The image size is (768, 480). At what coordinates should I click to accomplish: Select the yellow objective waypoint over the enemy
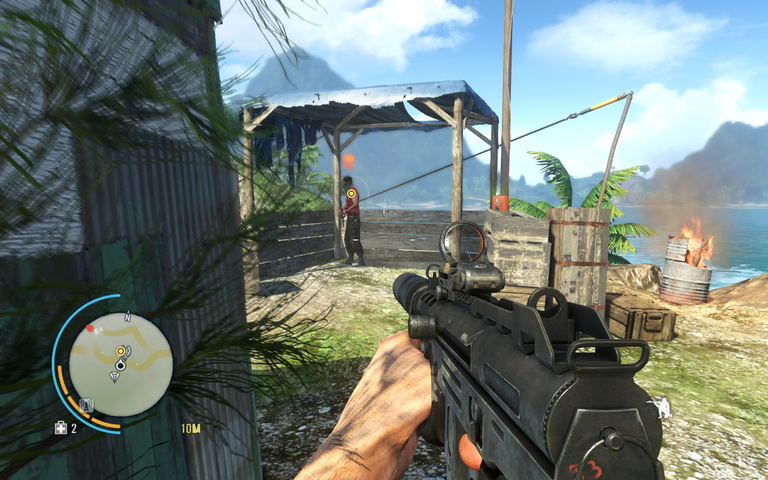tap(351, 193)
